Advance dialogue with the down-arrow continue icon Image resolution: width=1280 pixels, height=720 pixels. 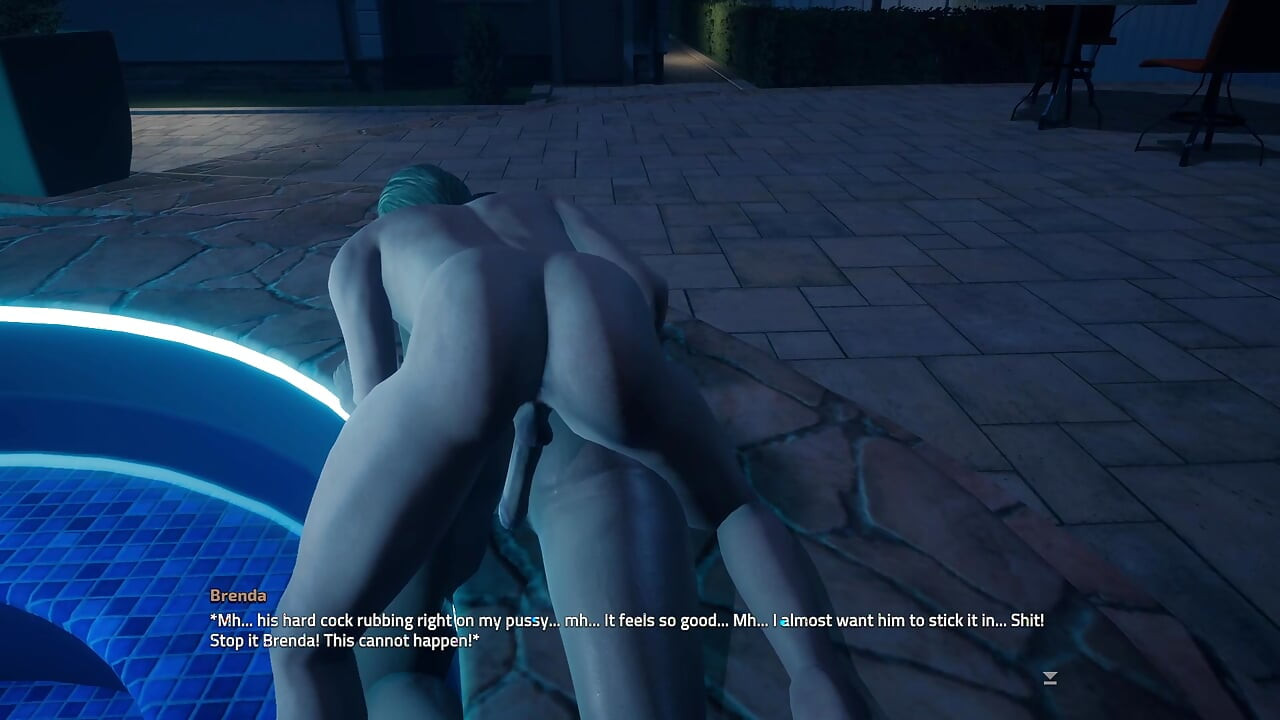1049,678
